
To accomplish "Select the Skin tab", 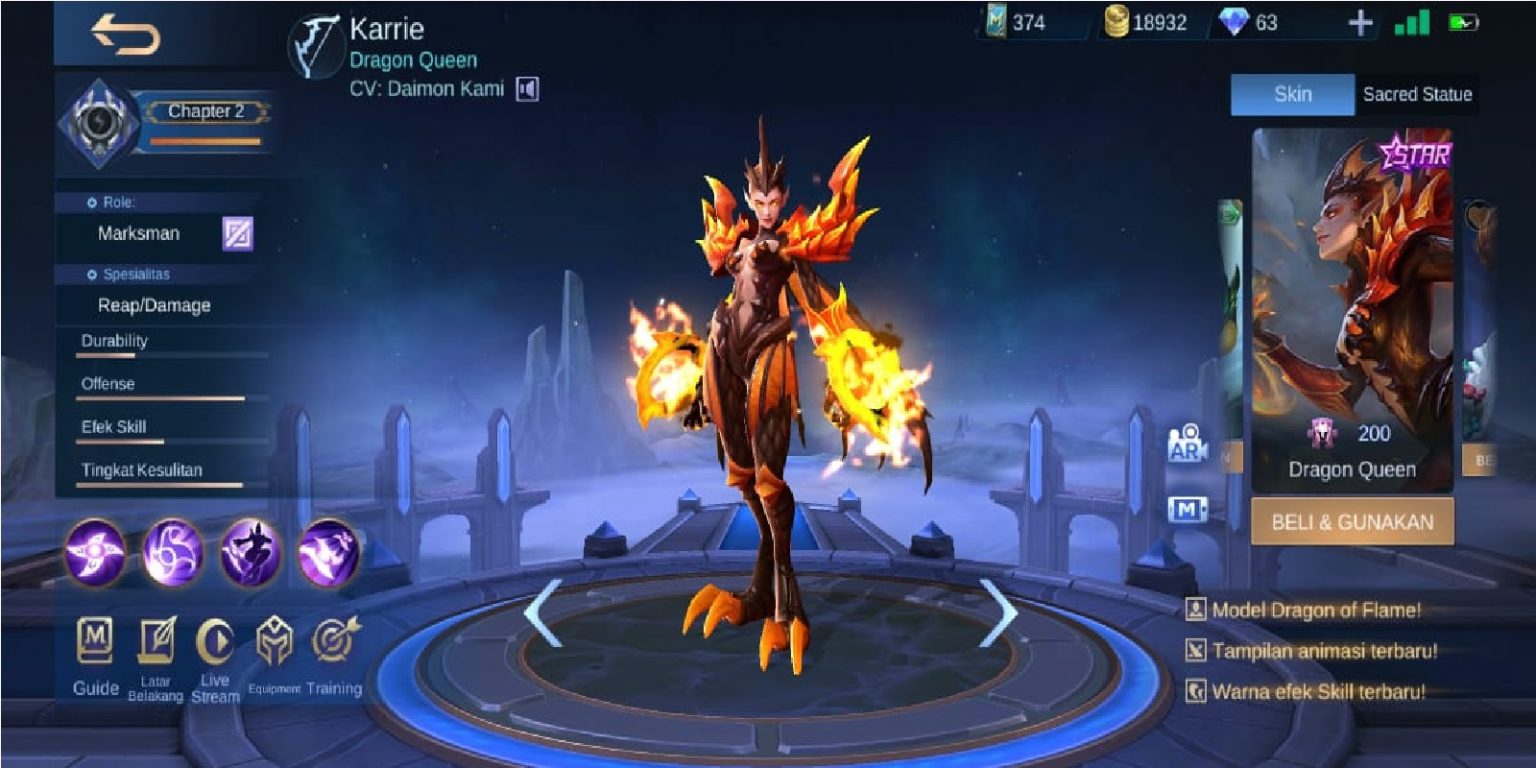I will [1292, 94].
